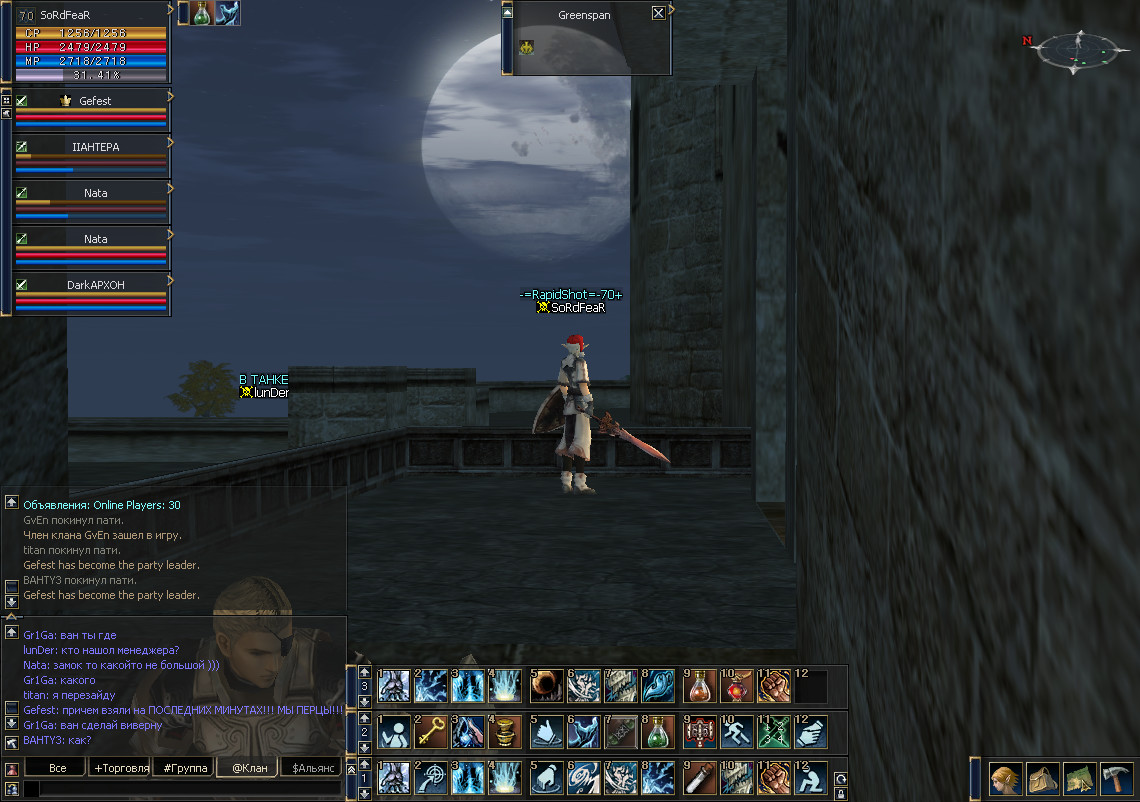This screenshot has height=802, width=1140.
Task: Close the Greenspan target window
Action: [x=657, y=14]
